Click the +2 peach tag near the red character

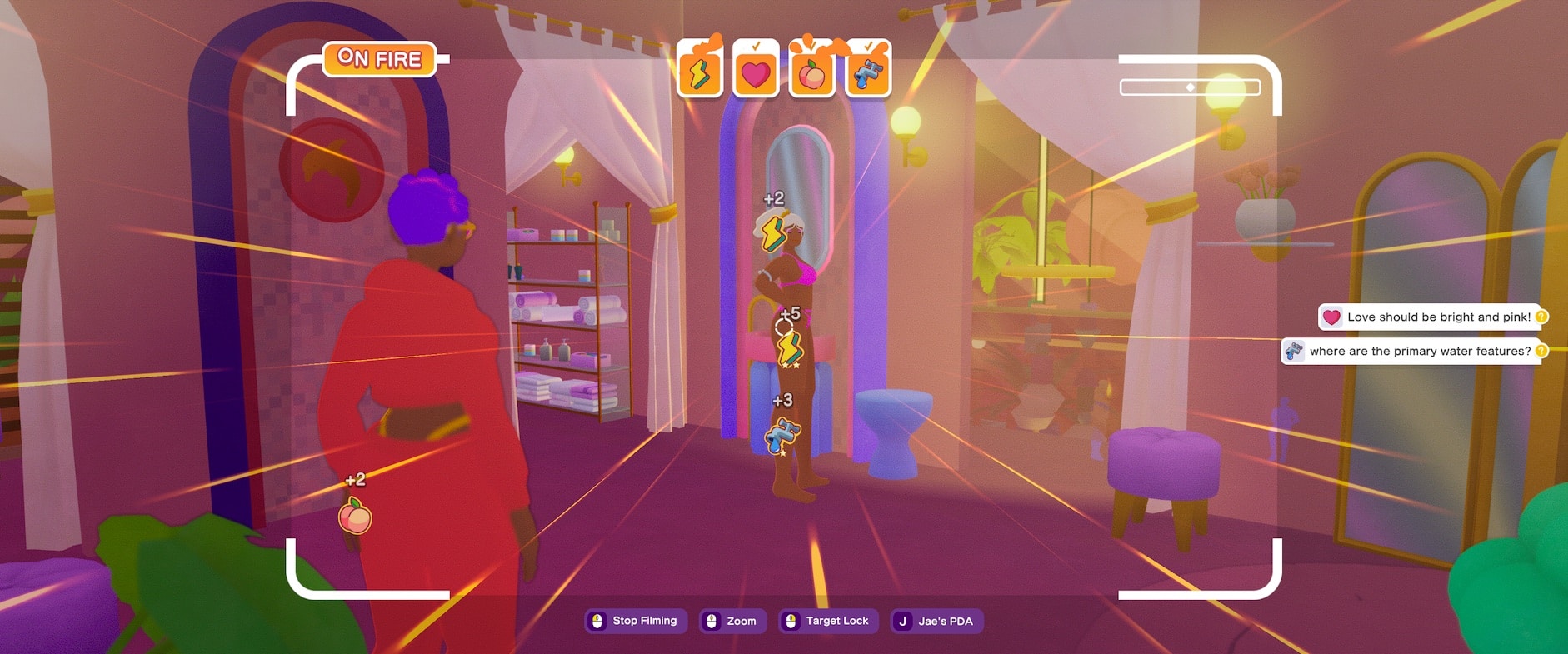click(x=357, y=513)
